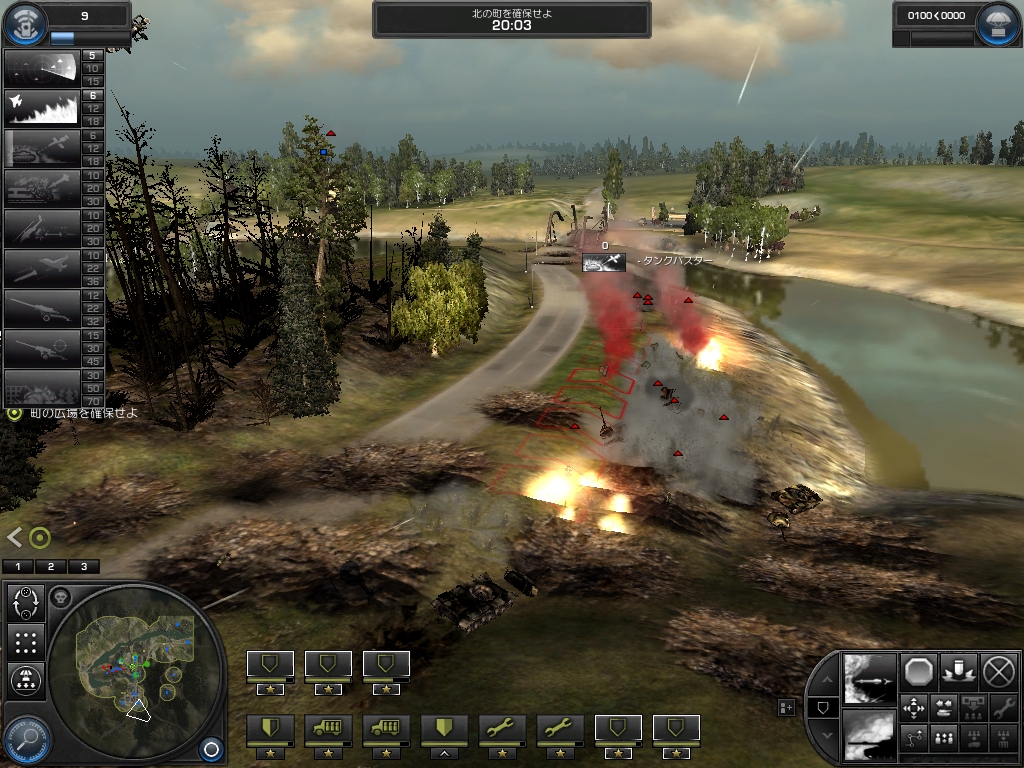Select control group 3 tab
1024x768 pixels.
click(83, 567)
